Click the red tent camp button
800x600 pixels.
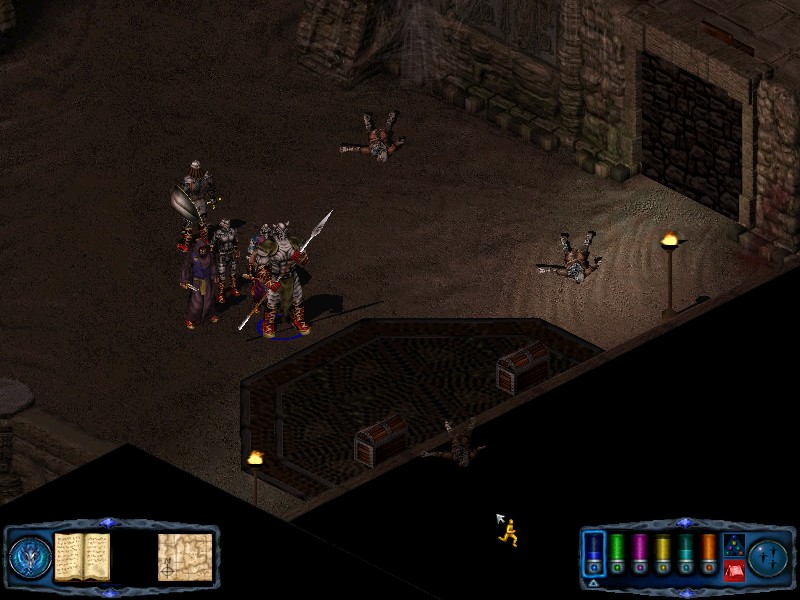(733, 570)
